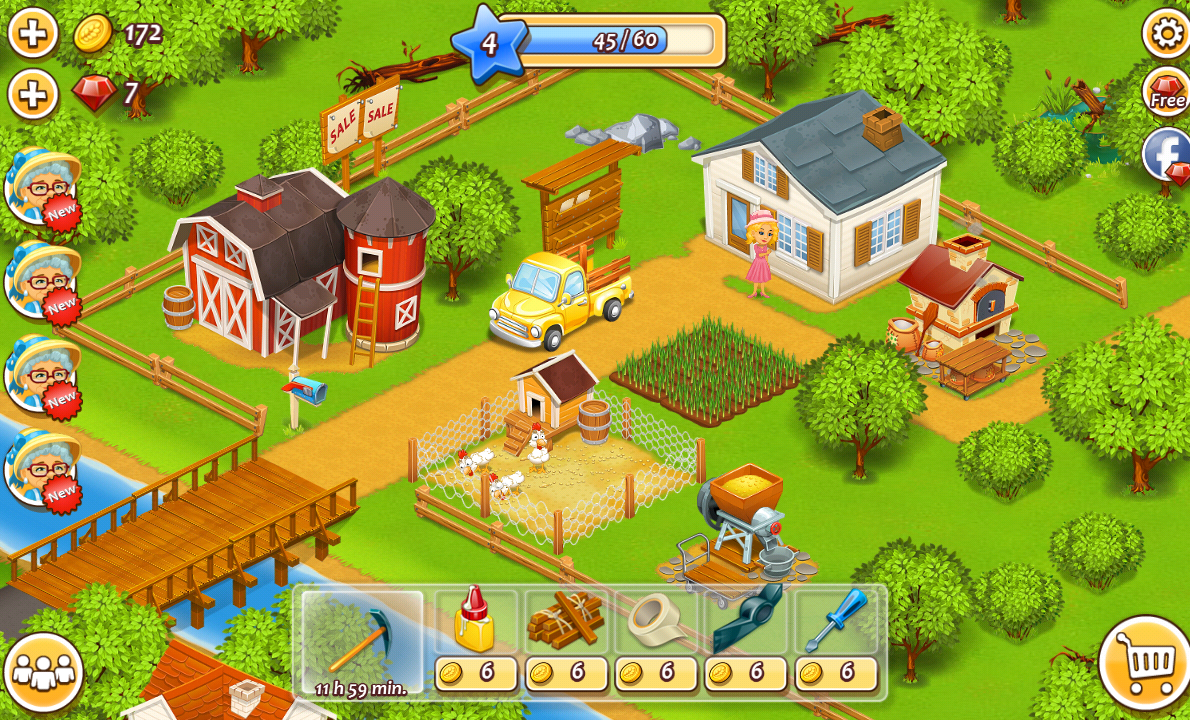Choose the glue bottle item
The width and height of the screenshot is (1190, 720).
475,621
